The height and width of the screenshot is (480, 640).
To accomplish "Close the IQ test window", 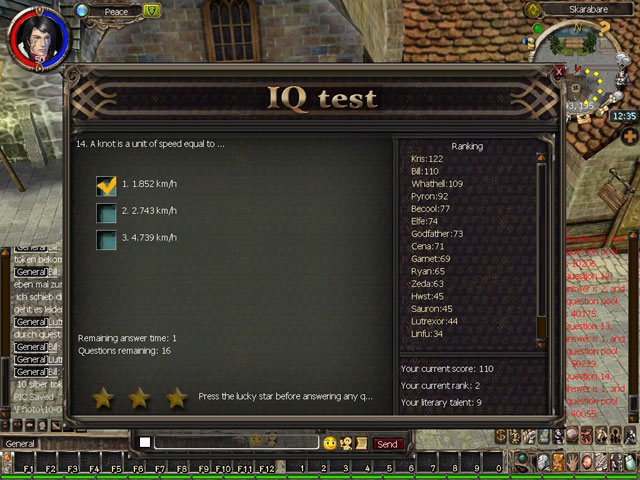I will tap(560, 73).
